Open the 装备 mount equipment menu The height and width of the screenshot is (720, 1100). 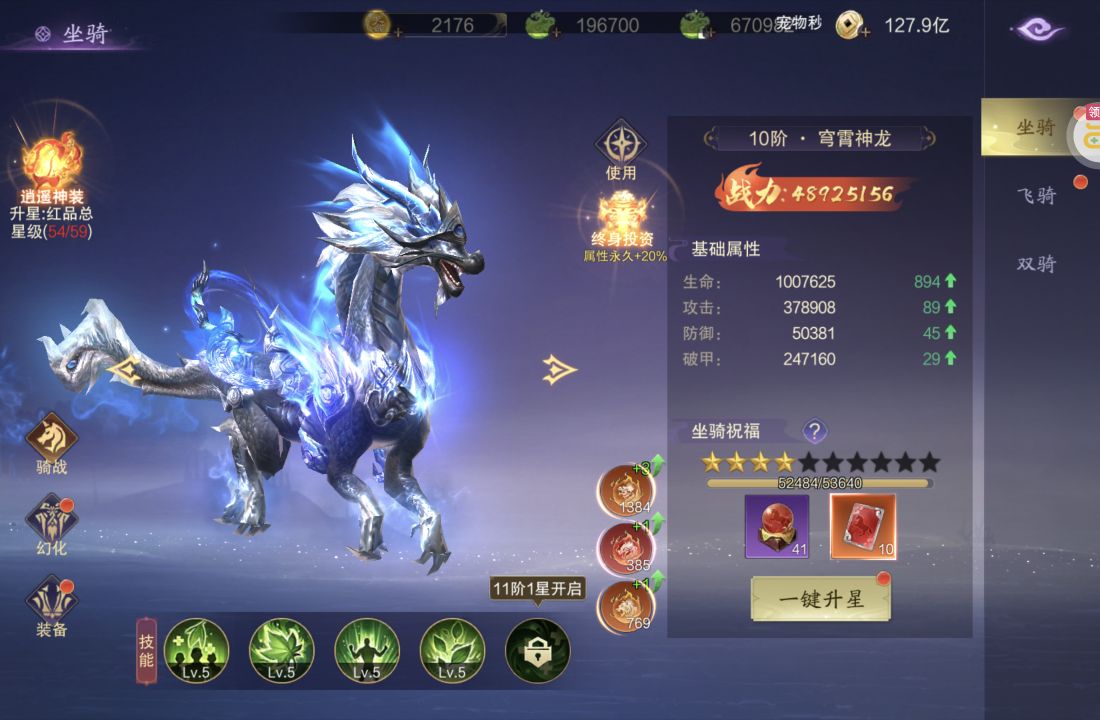[x=51, y=606]
